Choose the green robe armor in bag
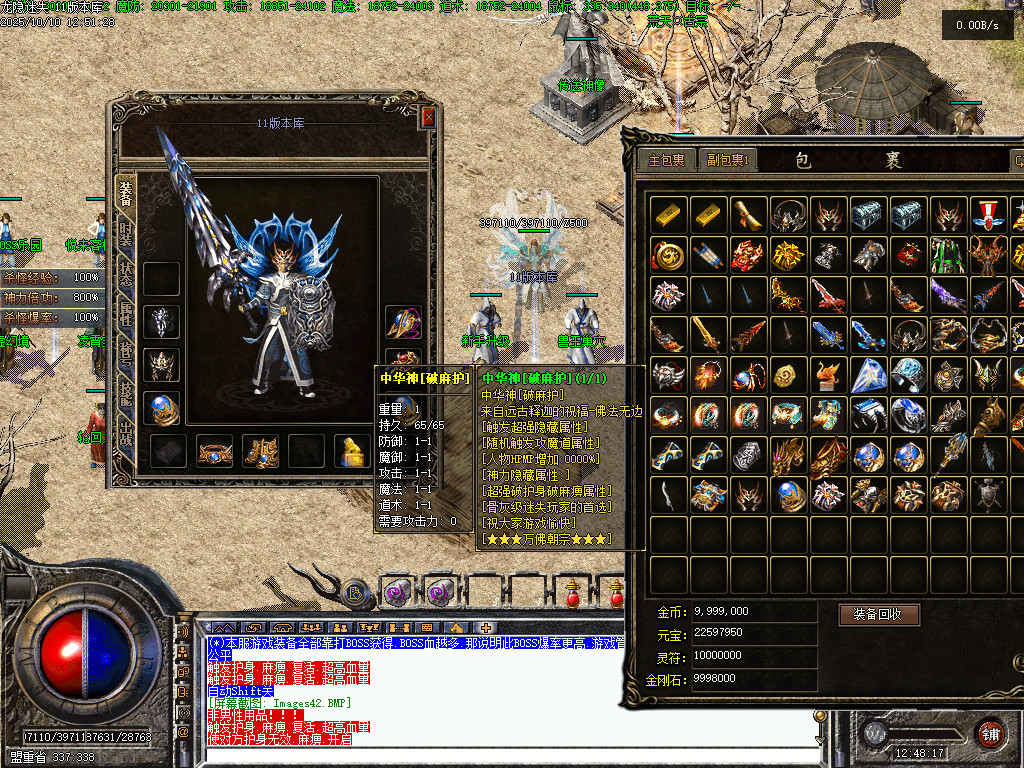Image resolution: width=1024 pixels, height=768 pixels. [x=948, y=254]
